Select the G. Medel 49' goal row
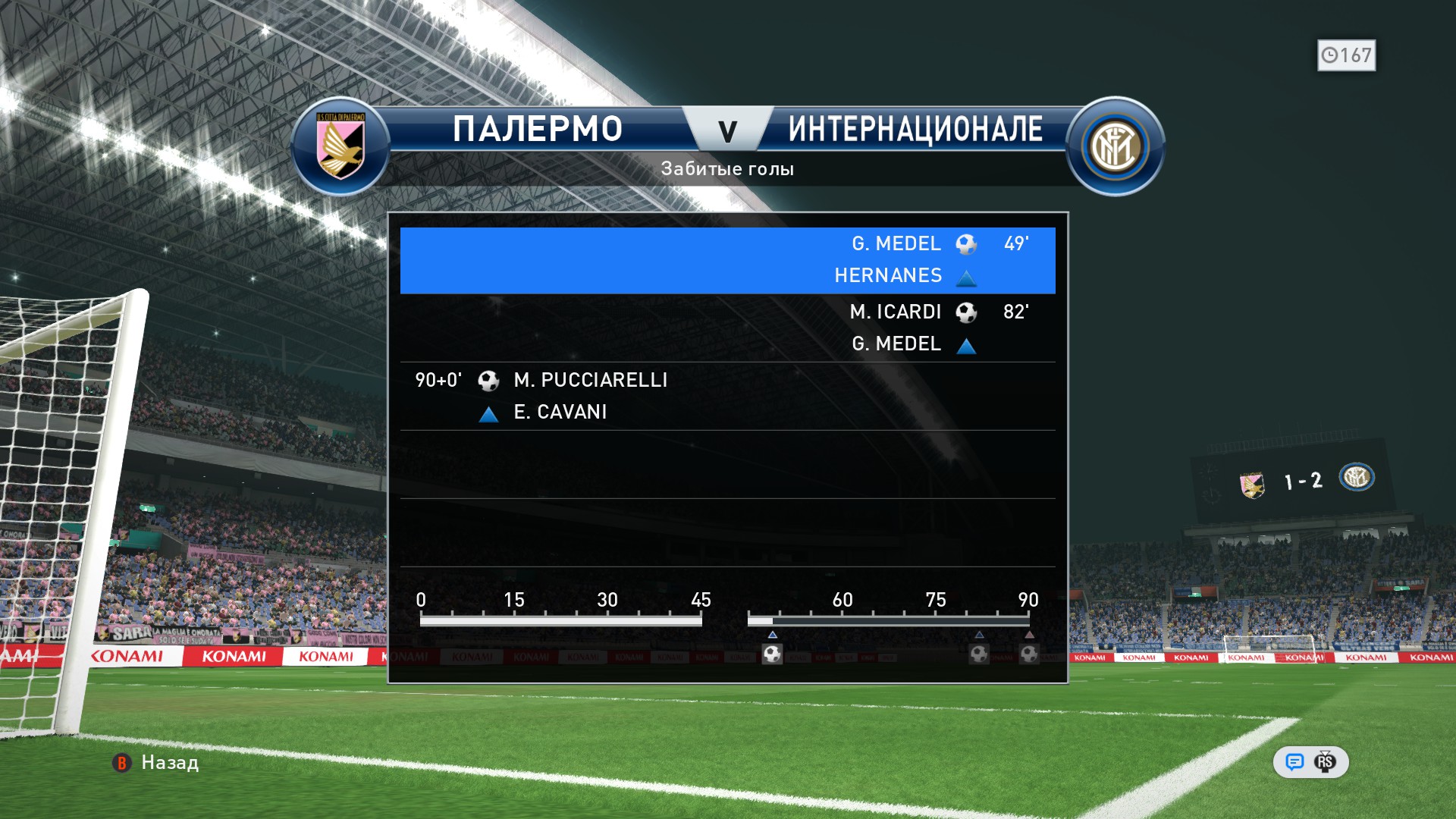Image resolution: width=1456 pixels, height=819 pixels. click(x=727, y=260)
